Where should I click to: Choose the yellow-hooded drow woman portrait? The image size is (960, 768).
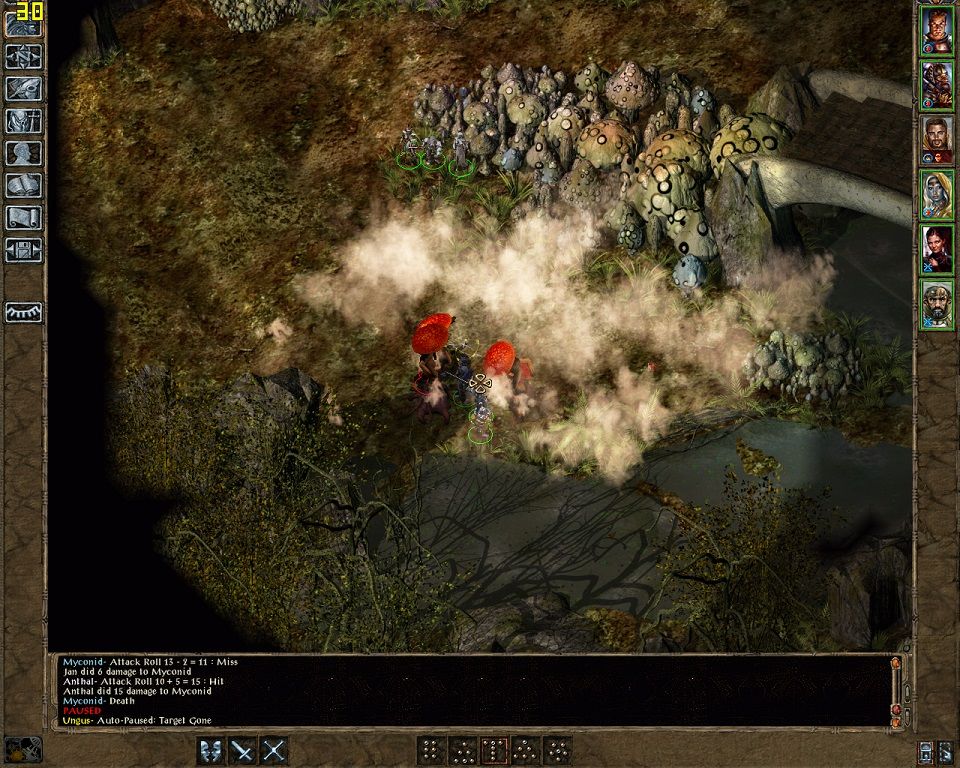937,195
